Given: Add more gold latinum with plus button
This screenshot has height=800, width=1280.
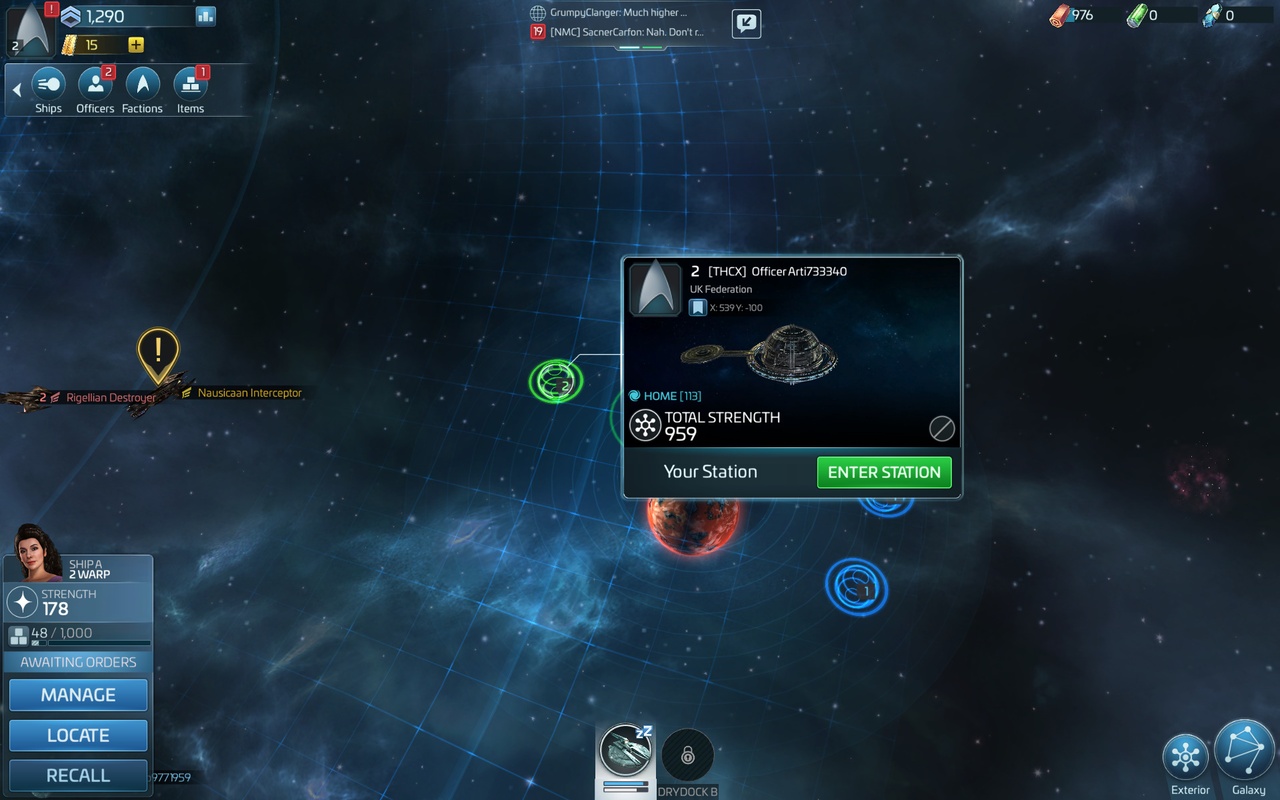Looking at the screenshot, I should (136, 45).
